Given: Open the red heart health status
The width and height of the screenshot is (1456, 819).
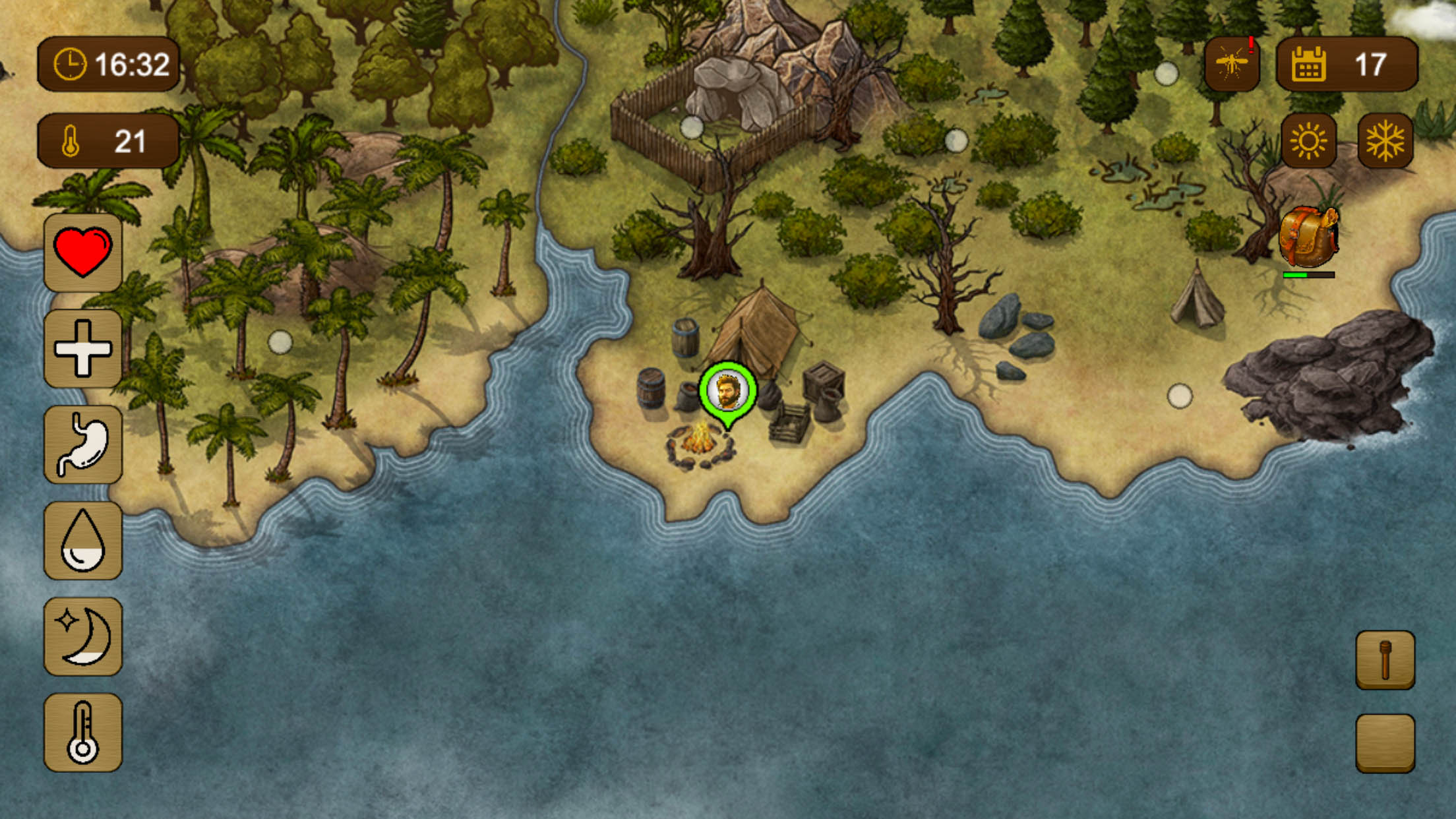Looking at the screenshot, I should click(x=83, y=252).
